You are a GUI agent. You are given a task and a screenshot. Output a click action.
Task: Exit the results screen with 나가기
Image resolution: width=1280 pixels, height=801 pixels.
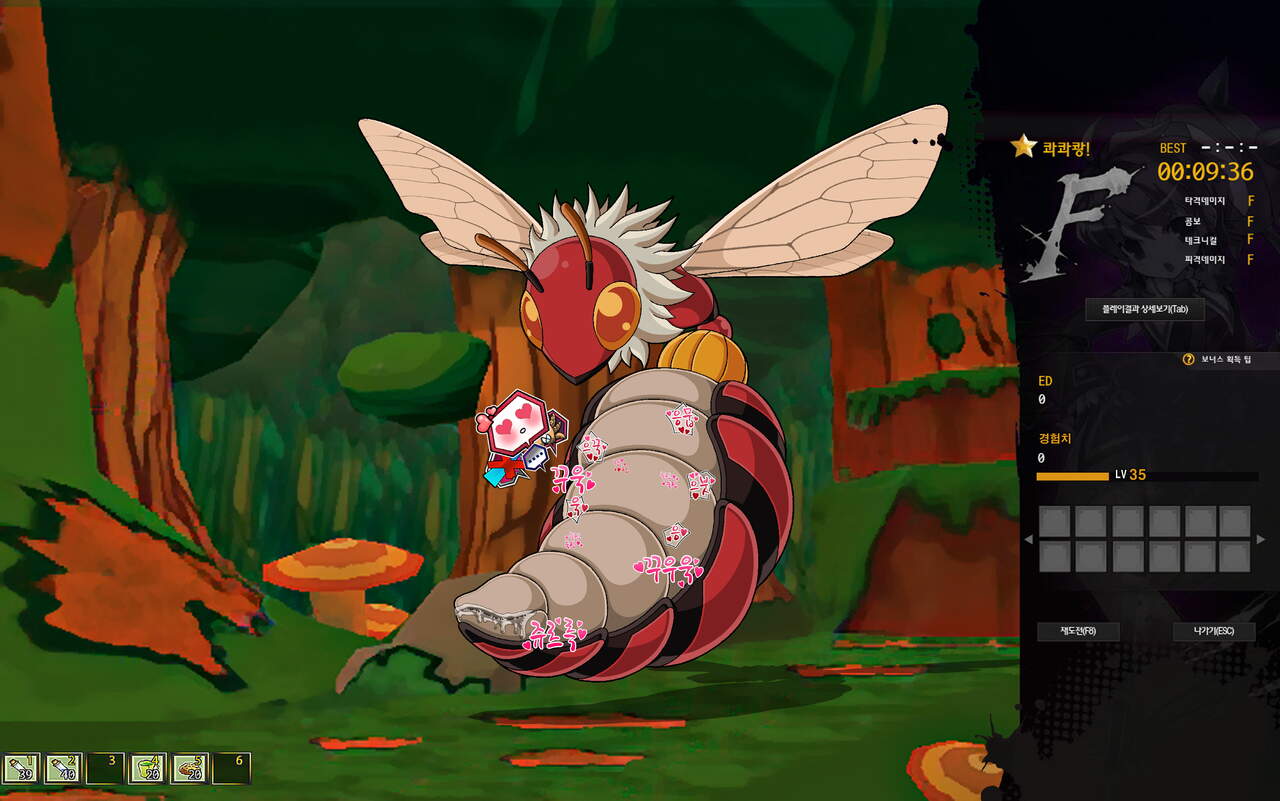pyautogui.click(x=1213, y=632)
